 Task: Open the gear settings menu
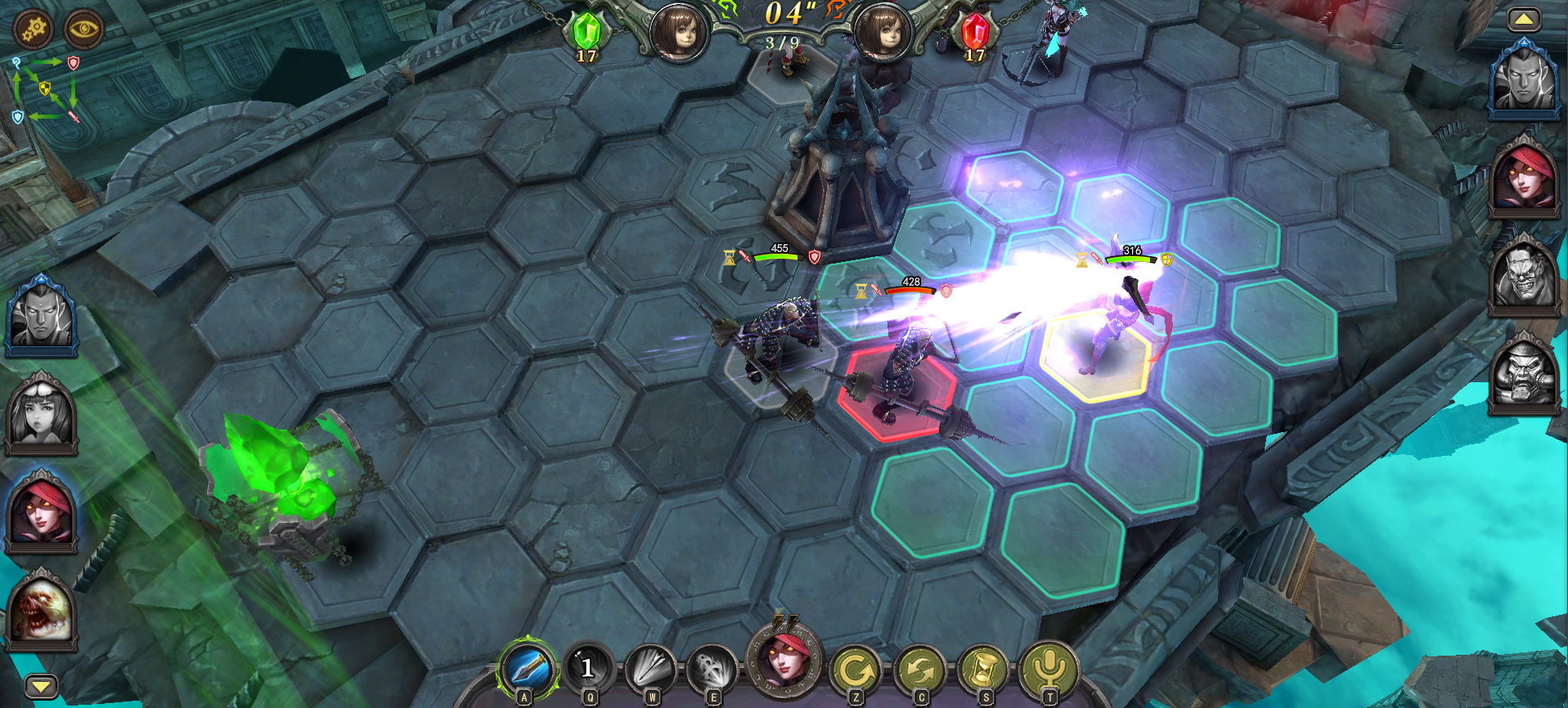34,29
